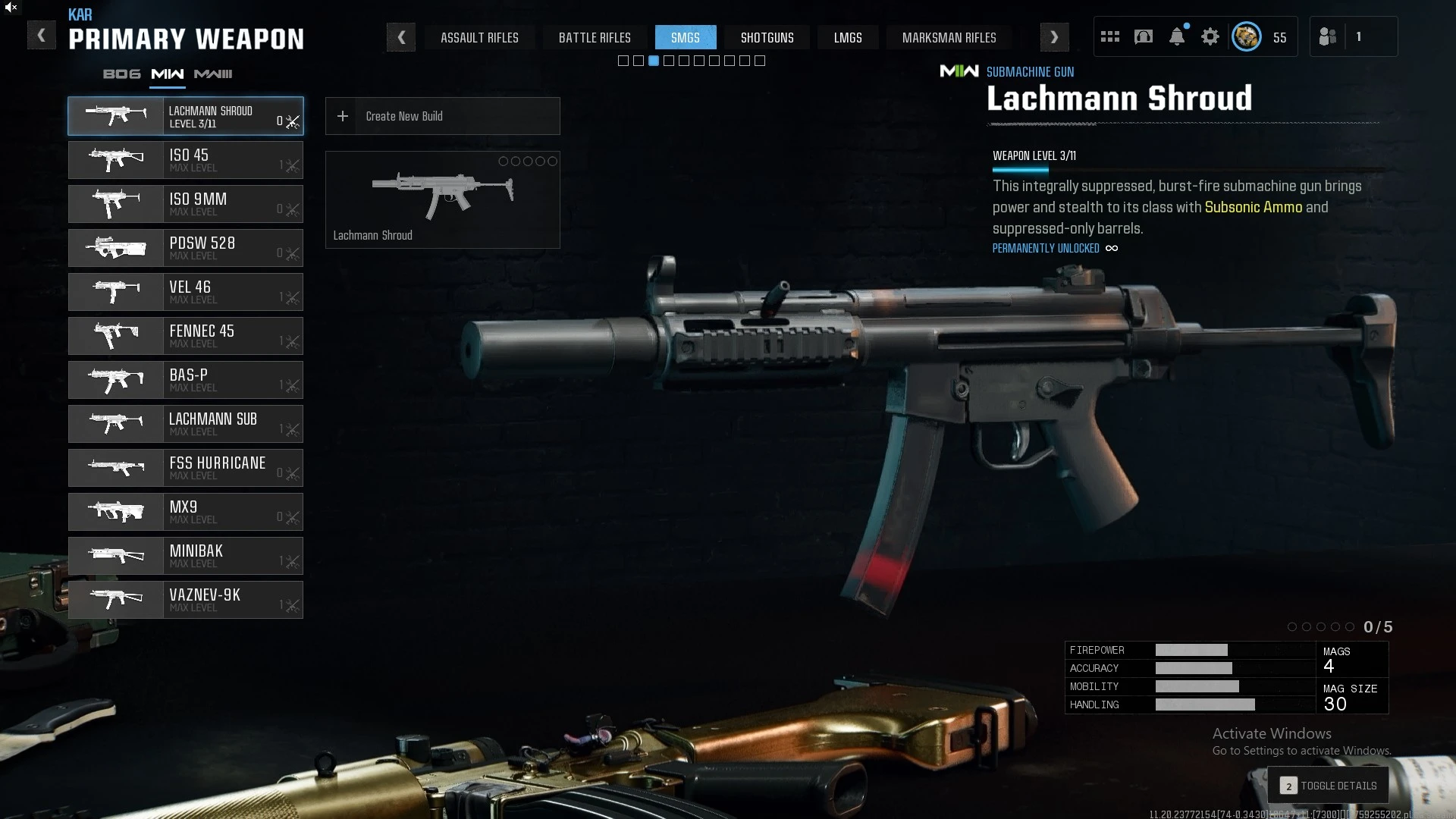
Task: Switch to the BO6 weapon filter
Action: coord(121,74)
